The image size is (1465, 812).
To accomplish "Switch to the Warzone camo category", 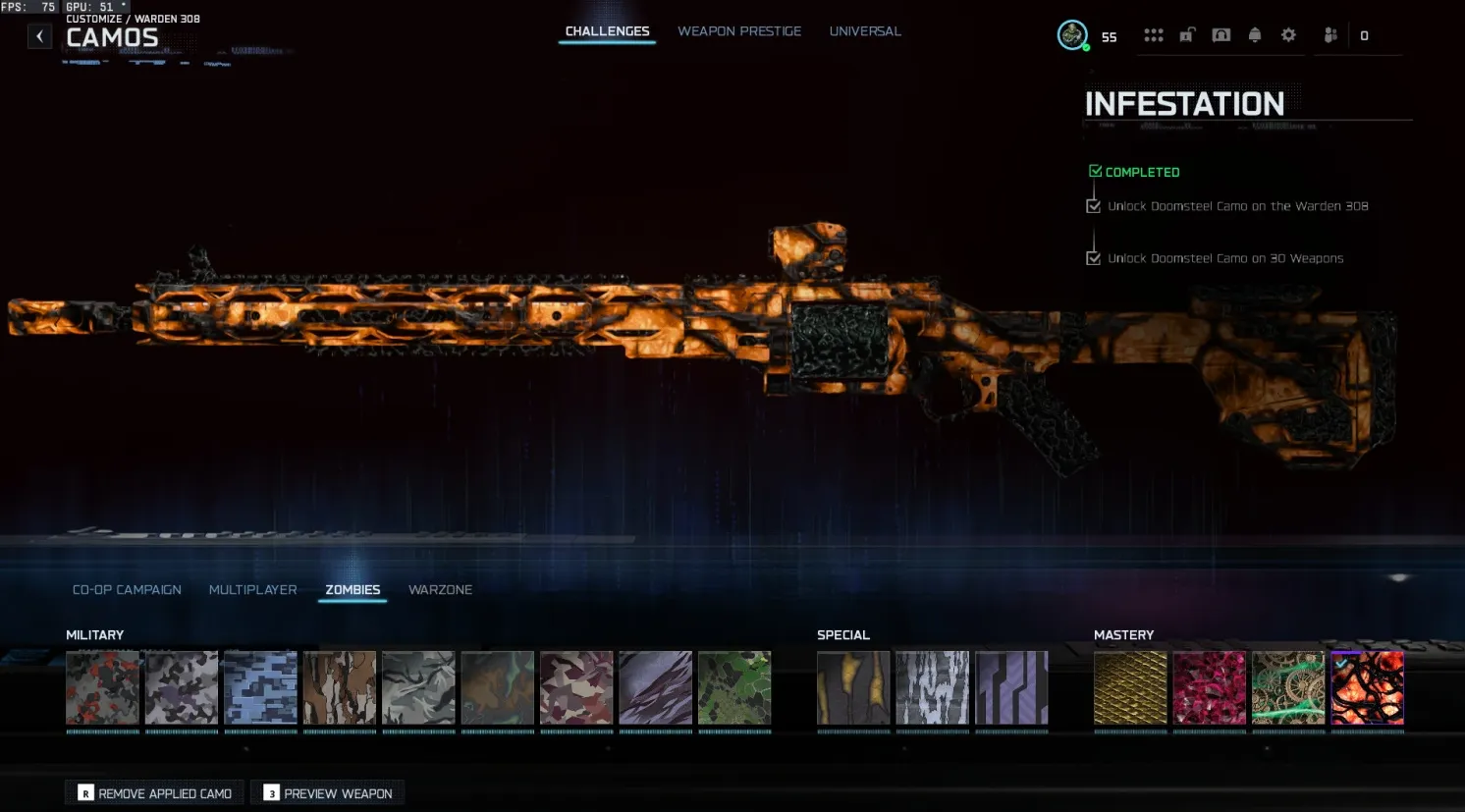I will coord(440,589).
